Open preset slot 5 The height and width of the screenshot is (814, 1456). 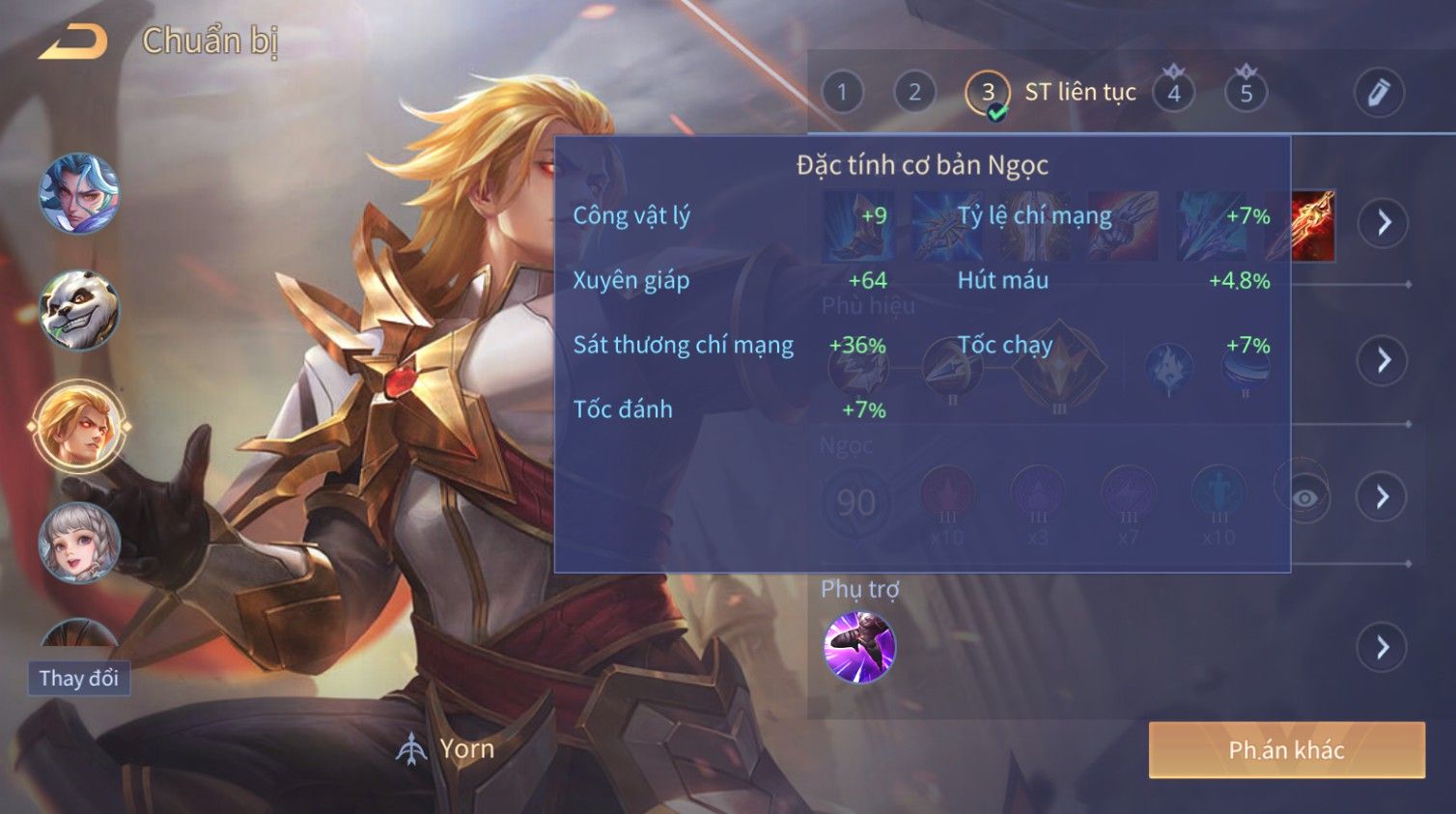(1246, 93)
